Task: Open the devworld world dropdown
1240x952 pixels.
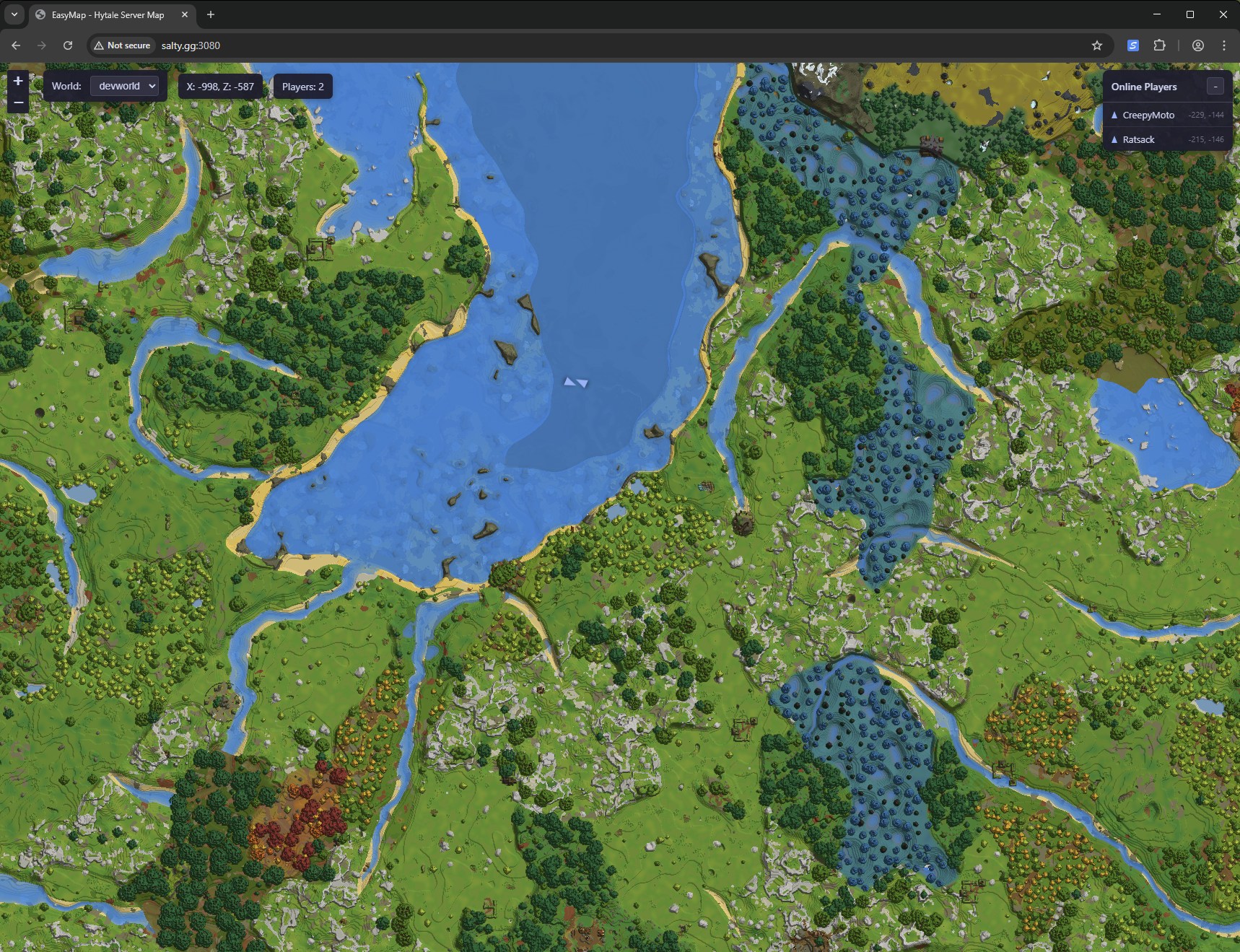Action: coord(127,86)
